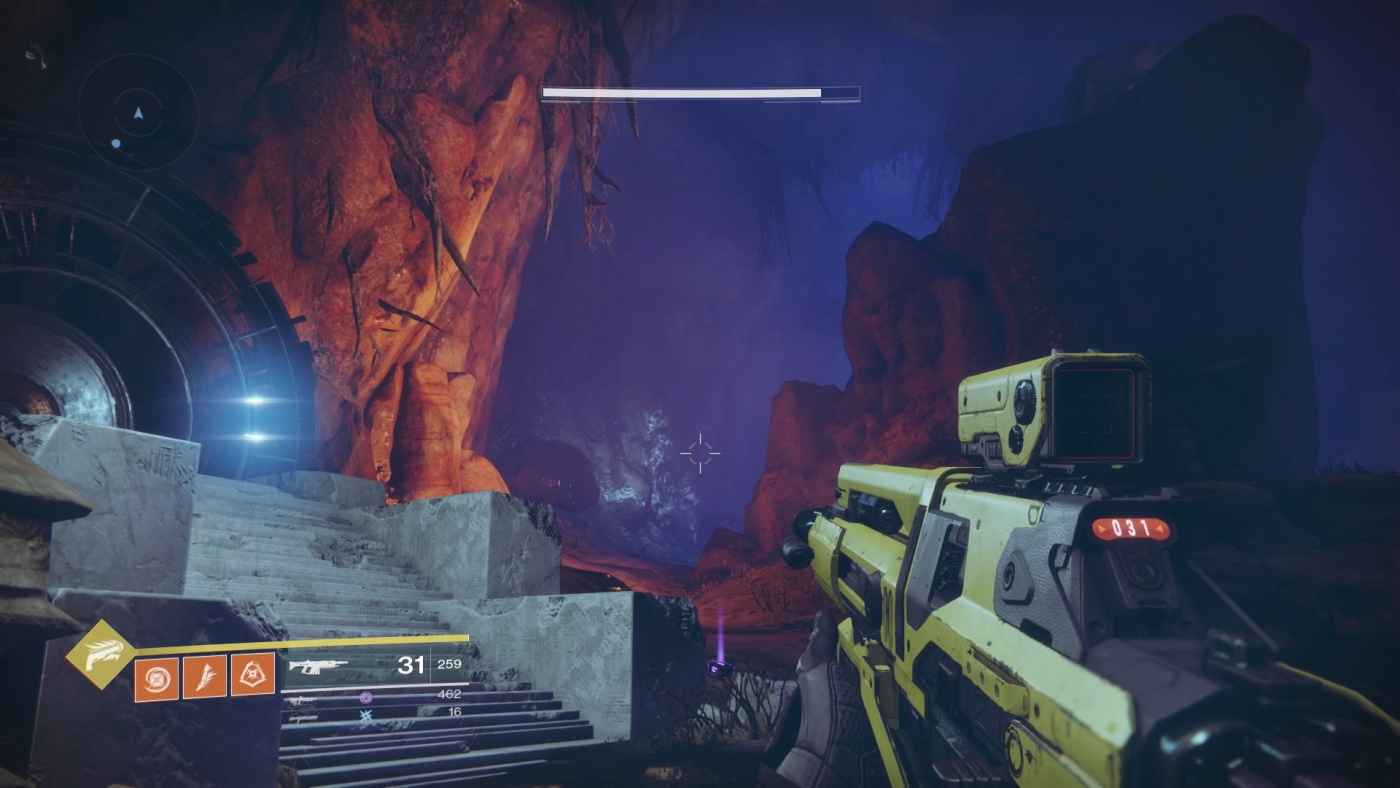Screen dimensions: 1400x788
Task: Expand the power ammo count 16
Action: (x=454, y=711)
